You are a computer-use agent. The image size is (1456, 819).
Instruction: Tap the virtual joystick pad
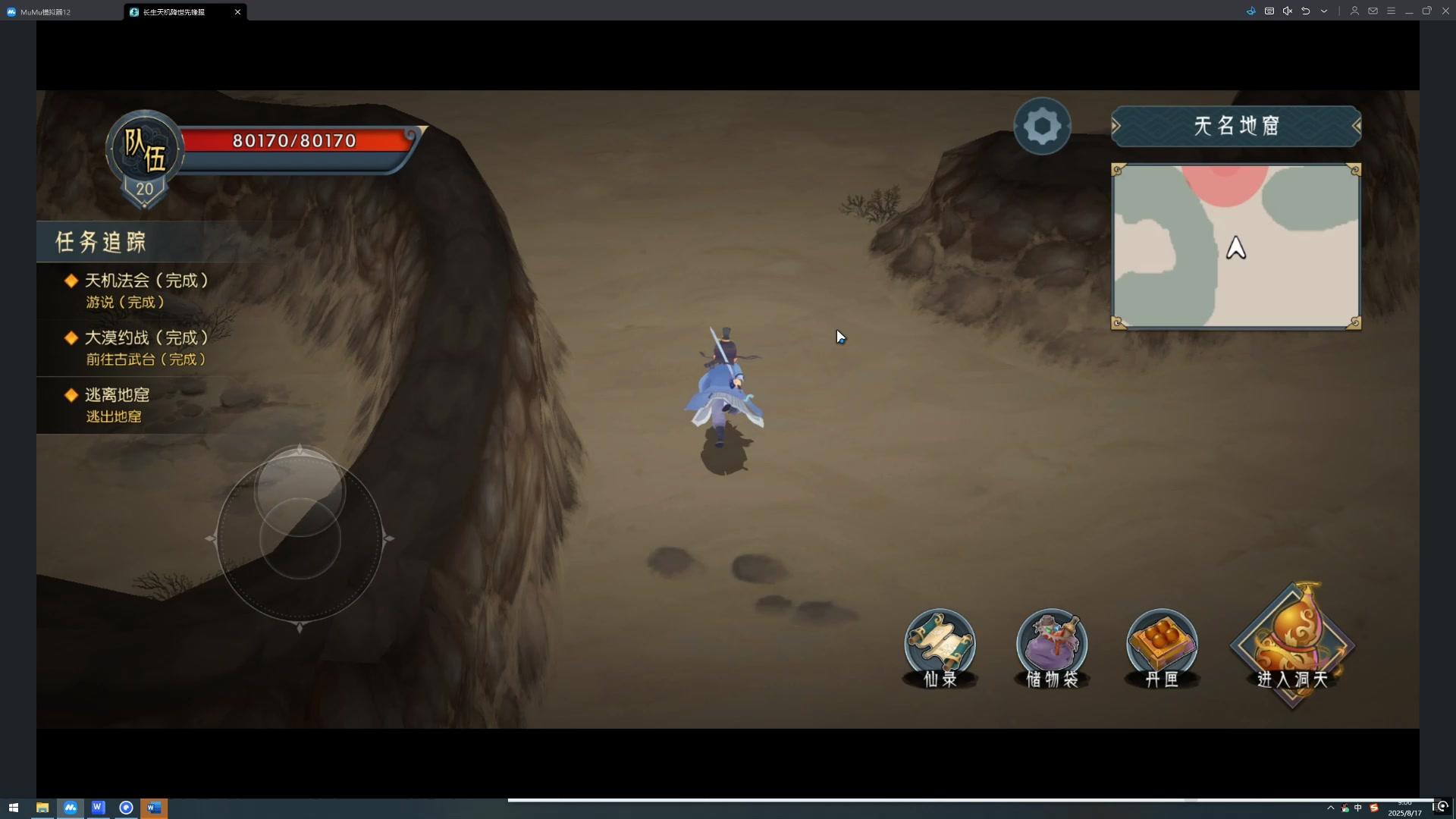click(300, 538)
